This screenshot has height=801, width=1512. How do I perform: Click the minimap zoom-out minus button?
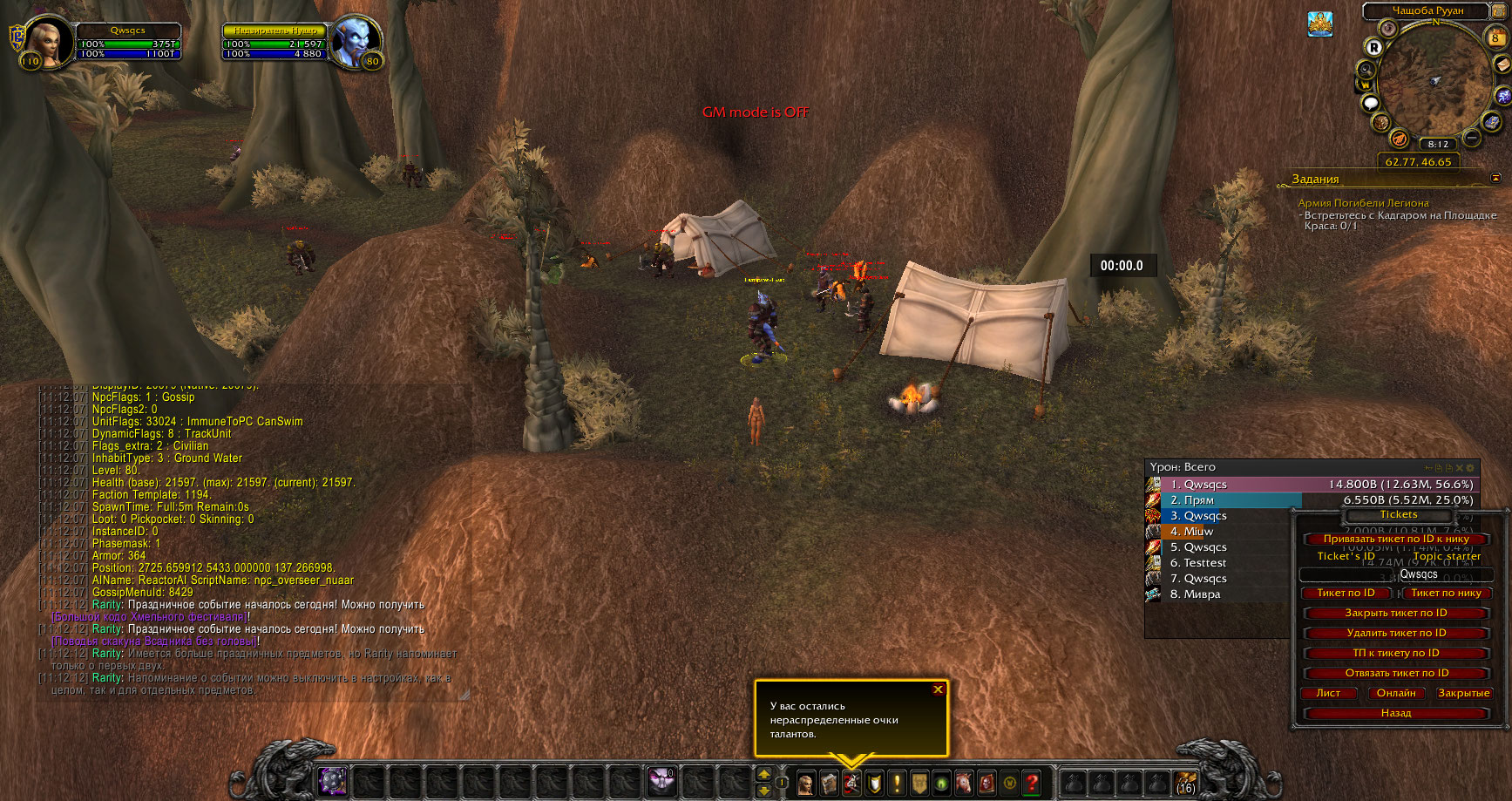pyautogui.click(x=1472, y=138)
